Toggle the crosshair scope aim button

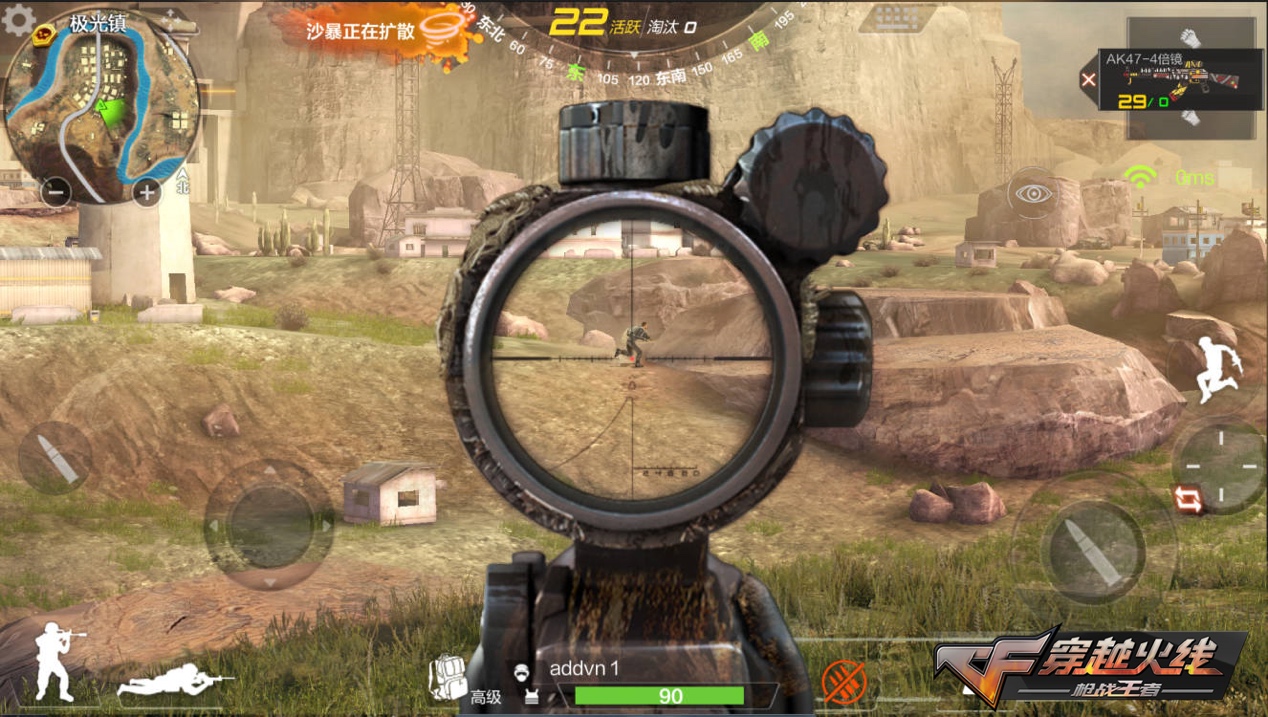(1218, 465)
